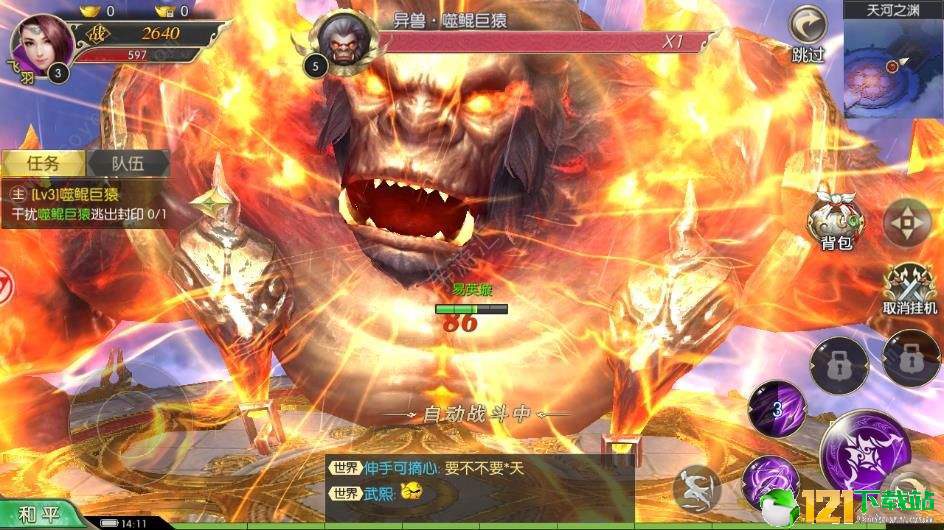
Task: Open the 天河之渊 minimap
Action: [893, 65]
